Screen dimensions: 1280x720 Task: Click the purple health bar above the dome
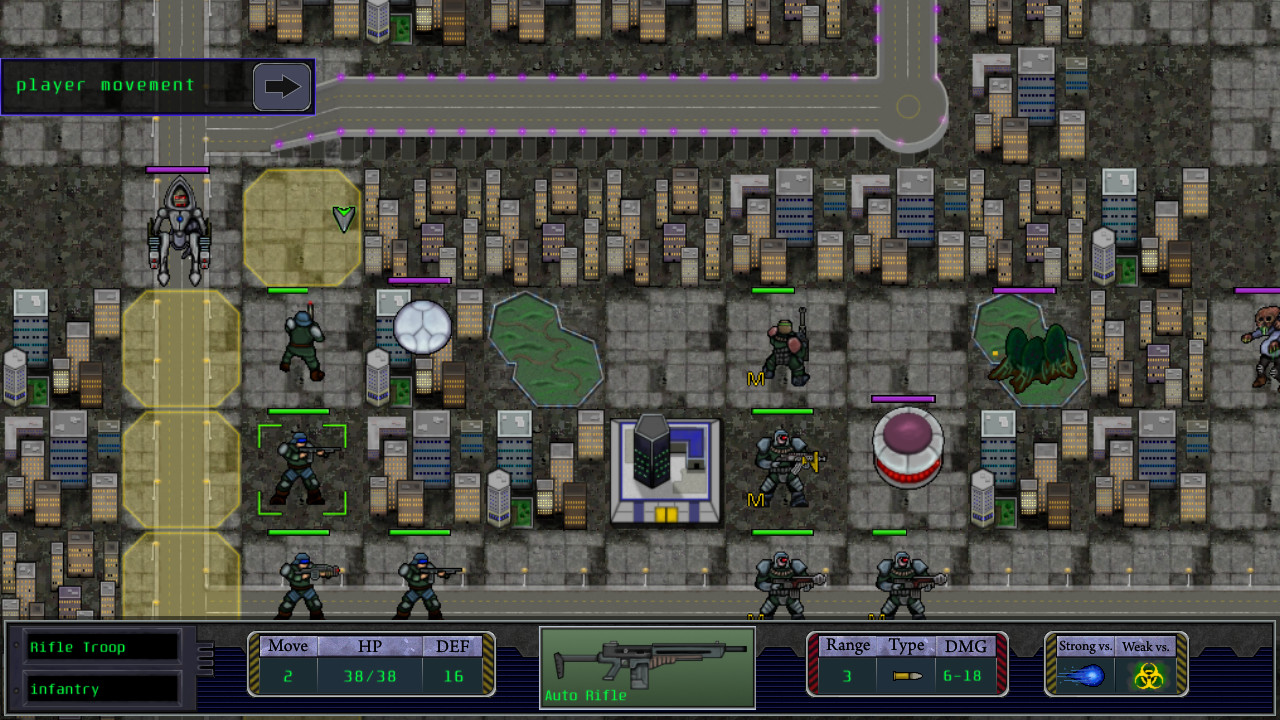pyautogui.click(x=906, y=399)
